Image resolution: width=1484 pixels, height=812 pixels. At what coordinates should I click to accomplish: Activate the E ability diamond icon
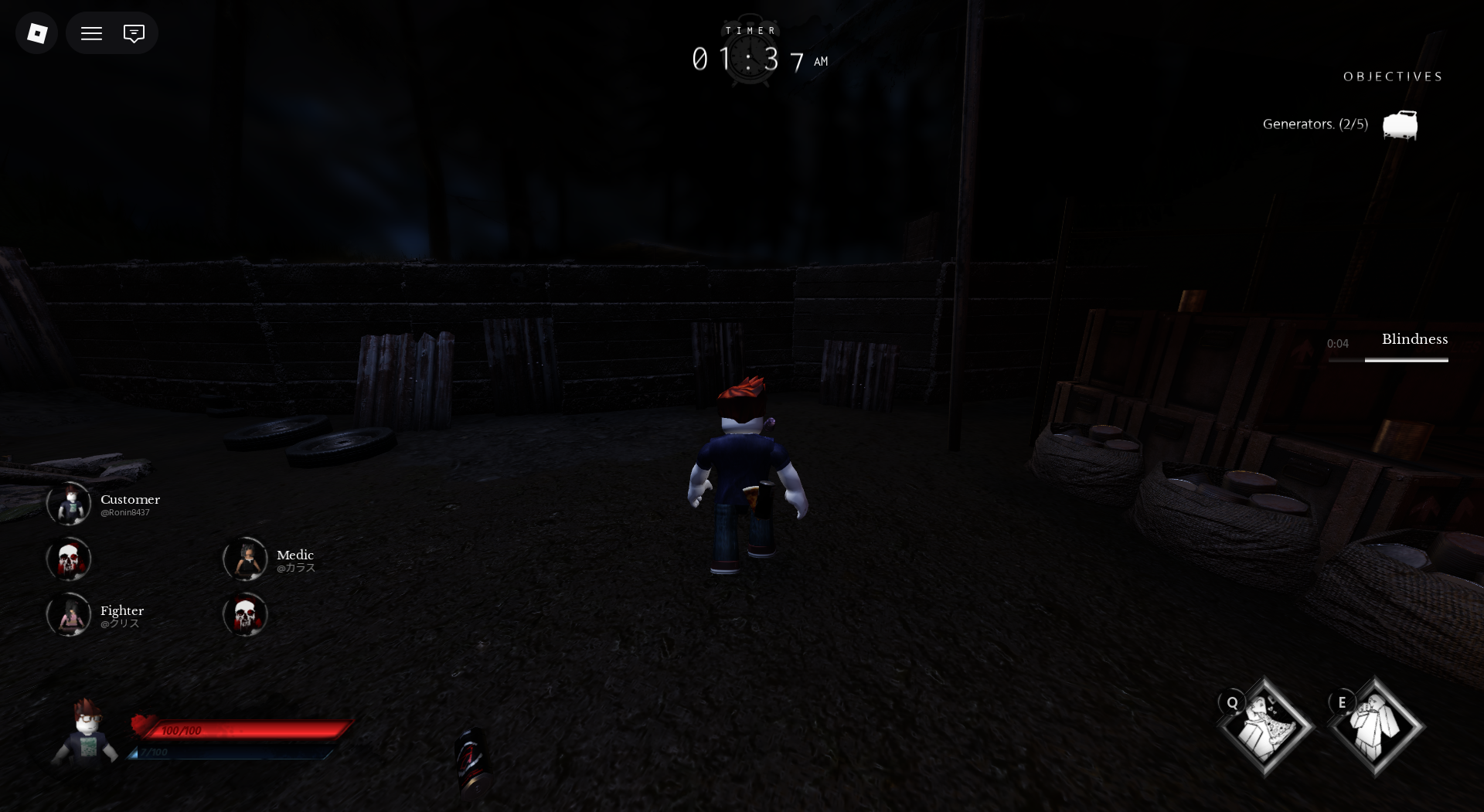click(x=1375, y=724)
